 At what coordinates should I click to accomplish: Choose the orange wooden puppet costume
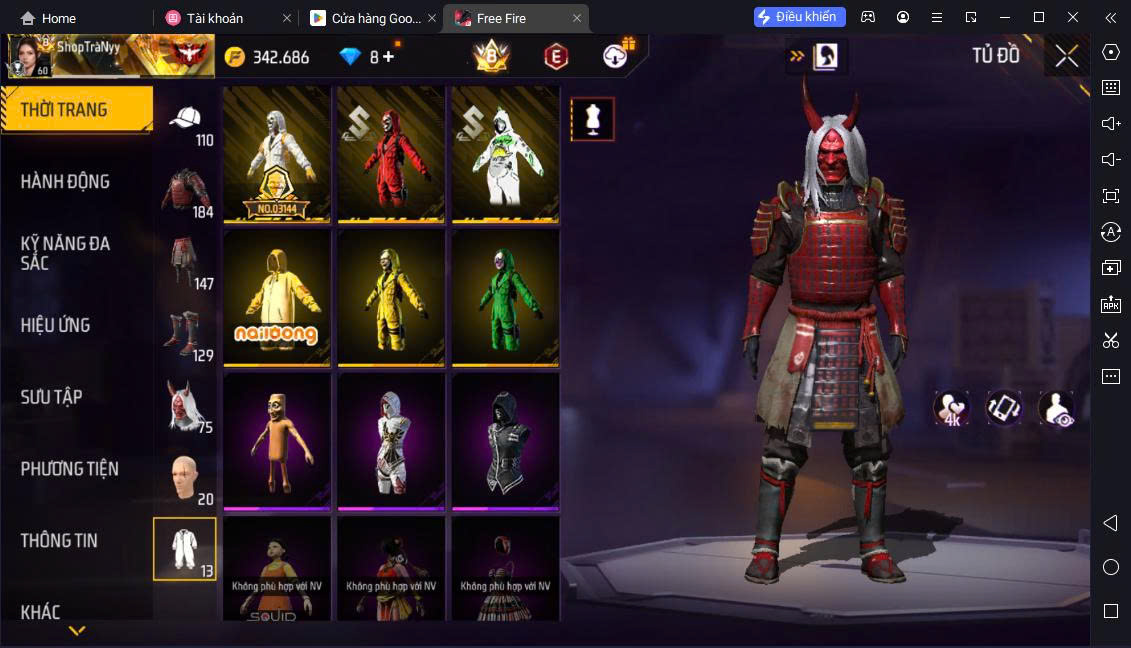coord(277,440)
